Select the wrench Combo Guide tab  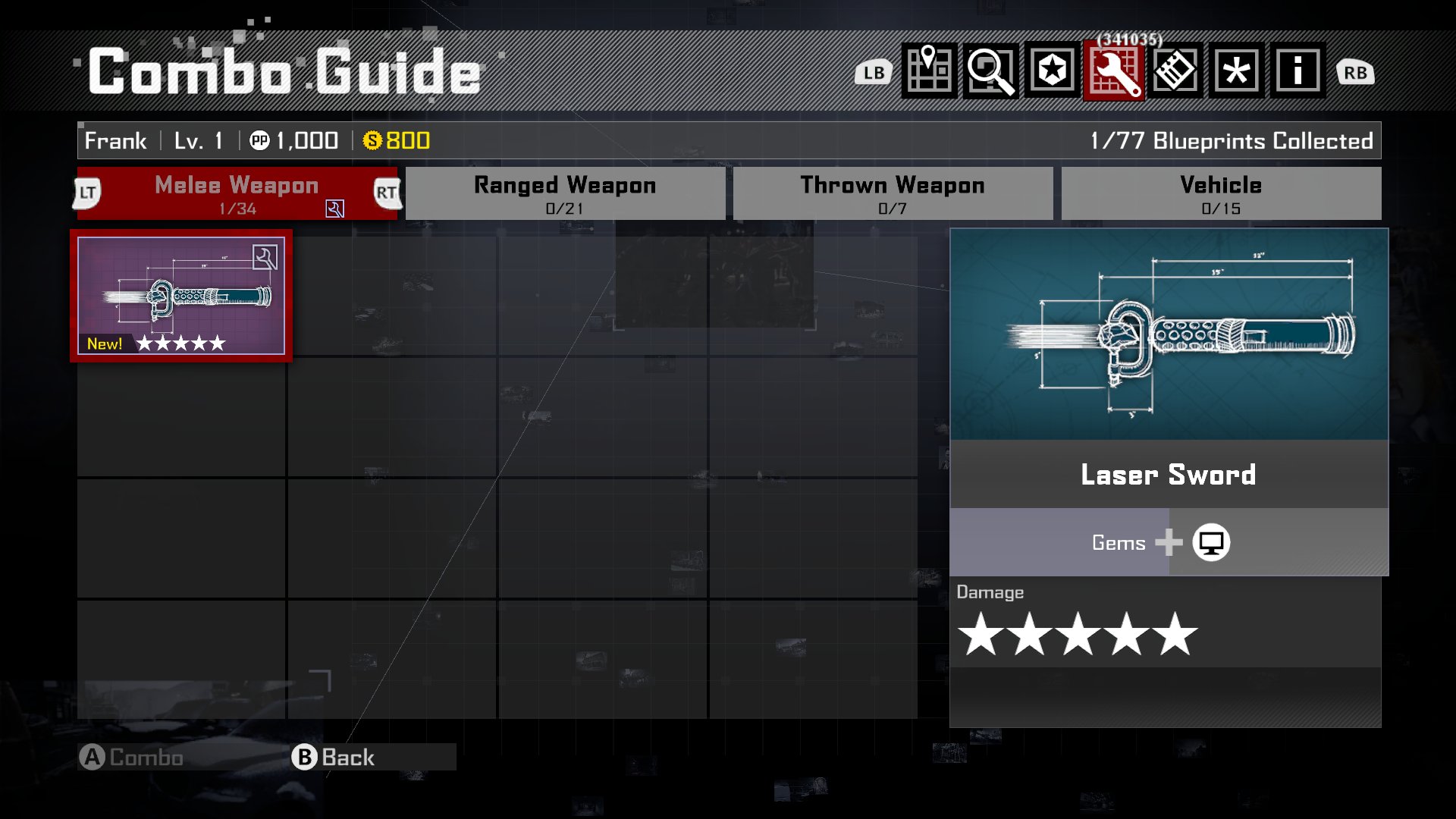point(1114,71)
